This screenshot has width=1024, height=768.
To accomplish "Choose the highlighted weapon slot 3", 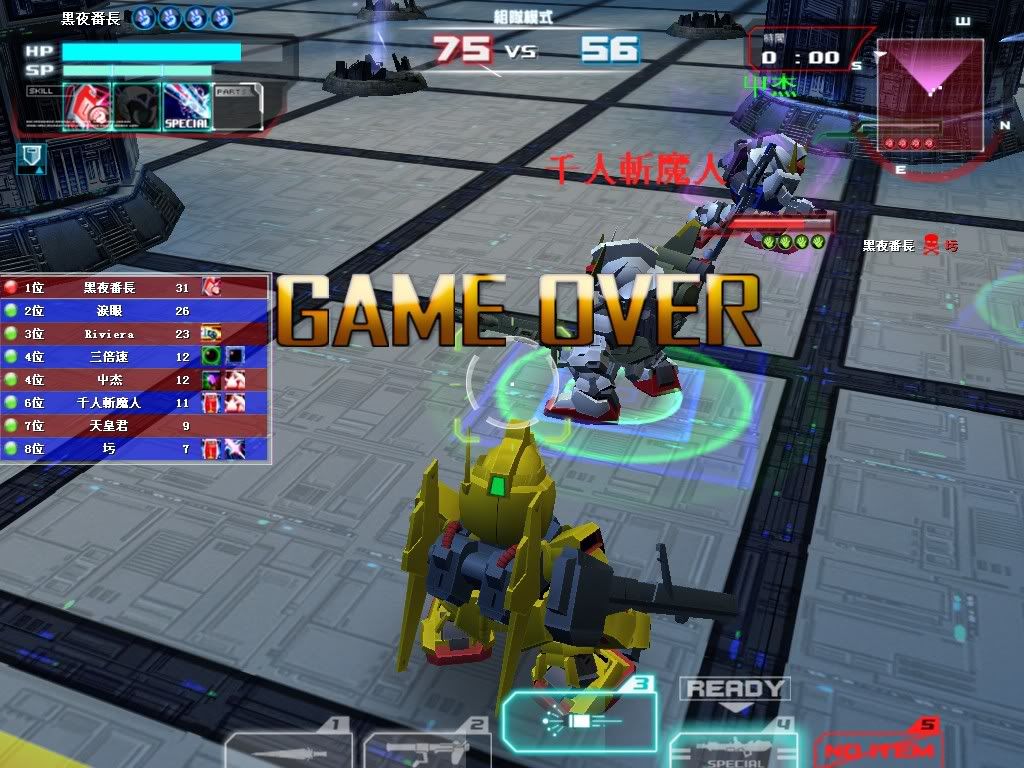I will point(580,720).
